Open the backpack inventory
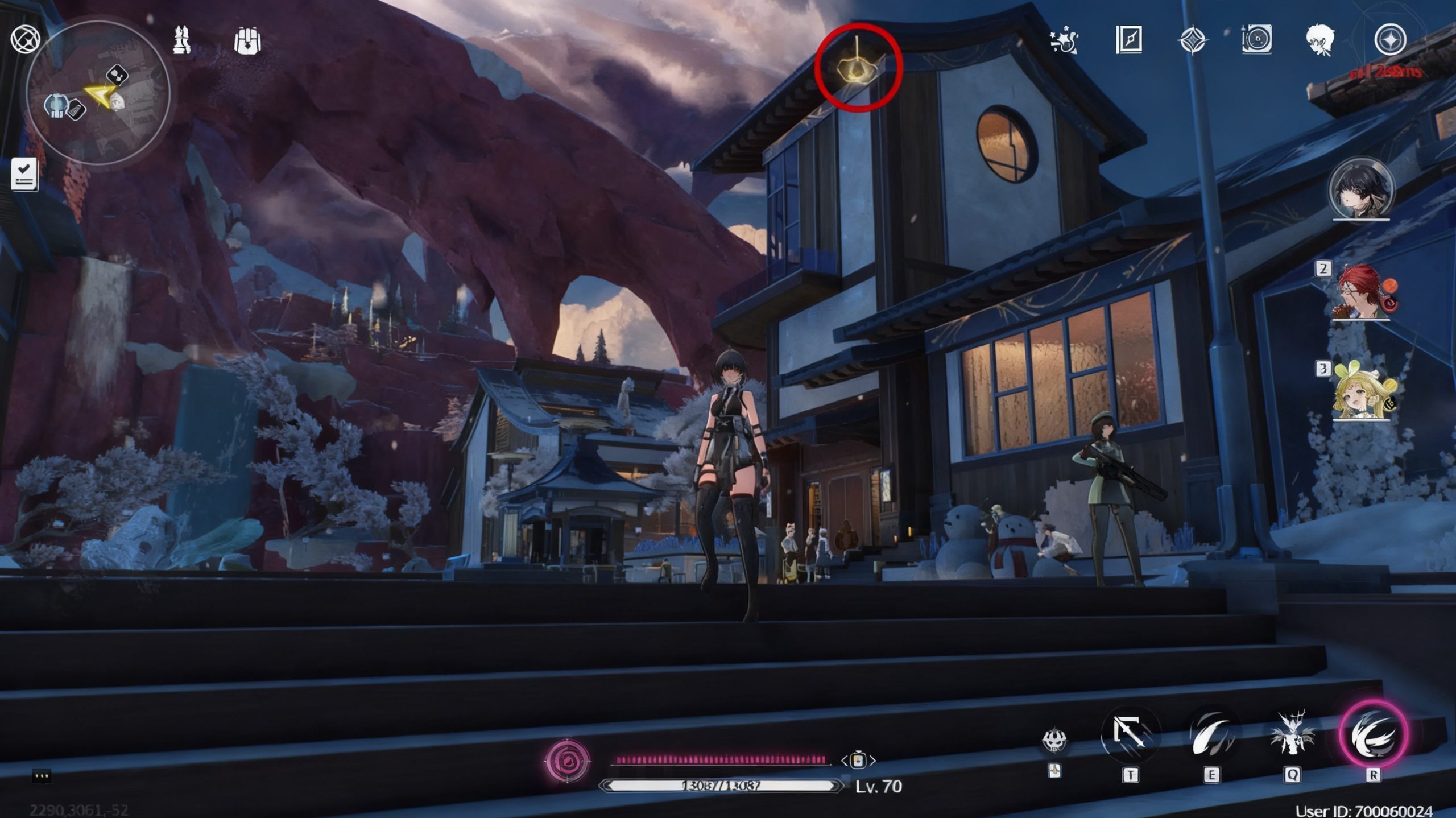 (247, 41)
